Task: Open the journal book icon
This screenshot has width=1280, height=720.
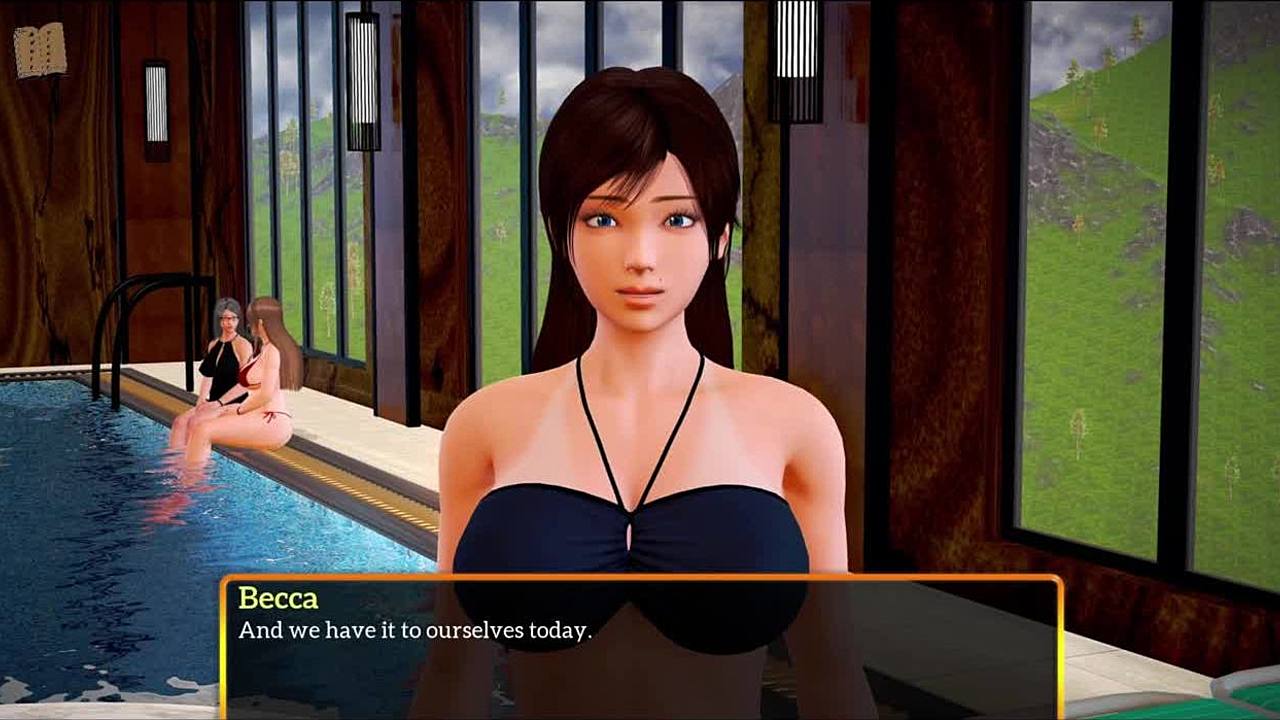Action: 40,50
